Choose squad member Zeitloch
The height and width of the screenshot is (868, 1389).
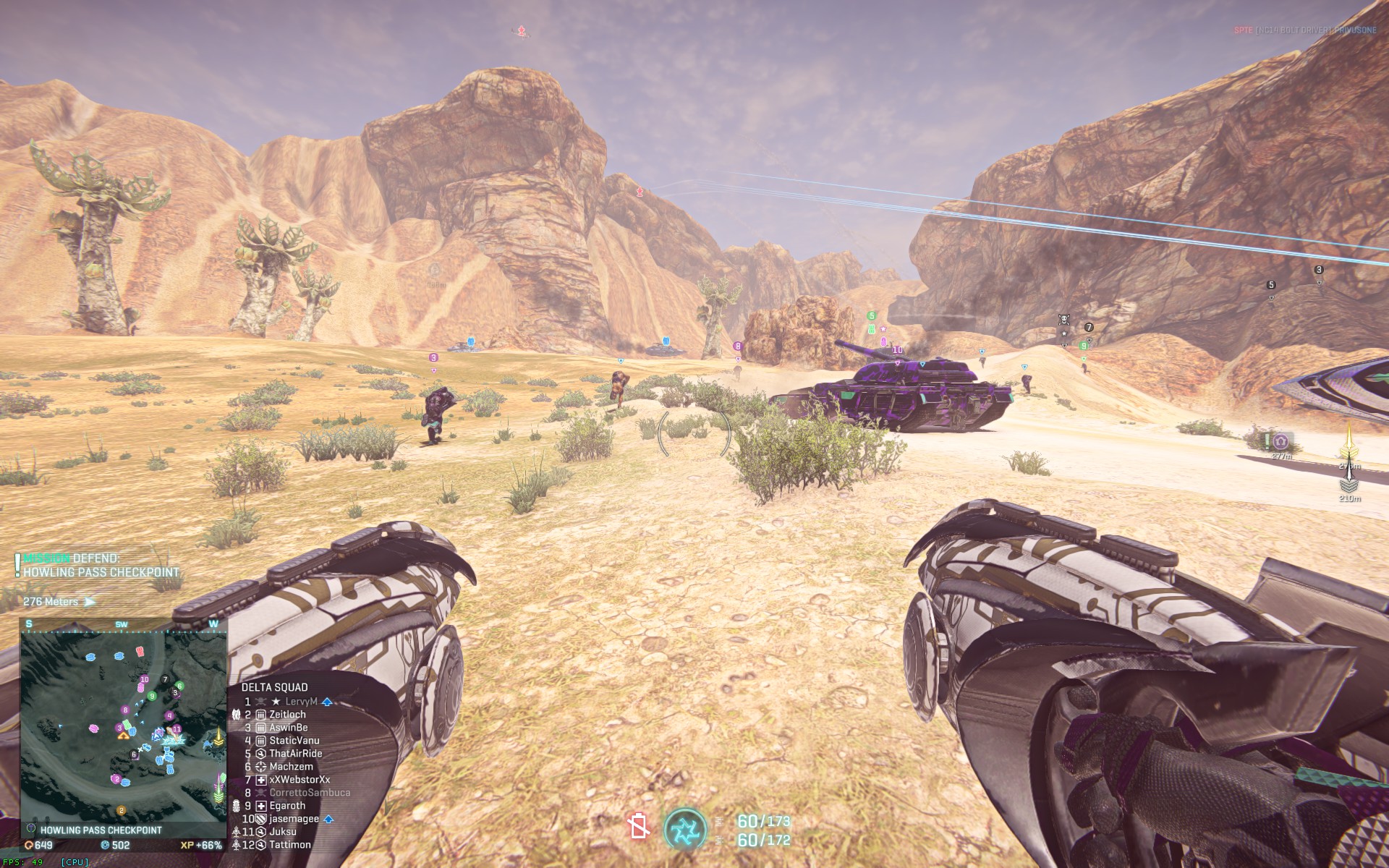pos(287,715)
